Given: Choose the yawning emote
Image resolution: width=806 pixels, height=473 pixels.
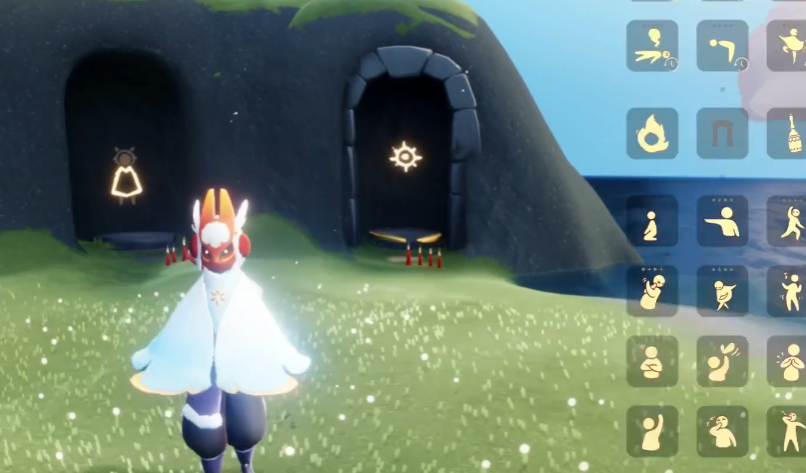Looking at the screenshot, I should pos(722,431).
